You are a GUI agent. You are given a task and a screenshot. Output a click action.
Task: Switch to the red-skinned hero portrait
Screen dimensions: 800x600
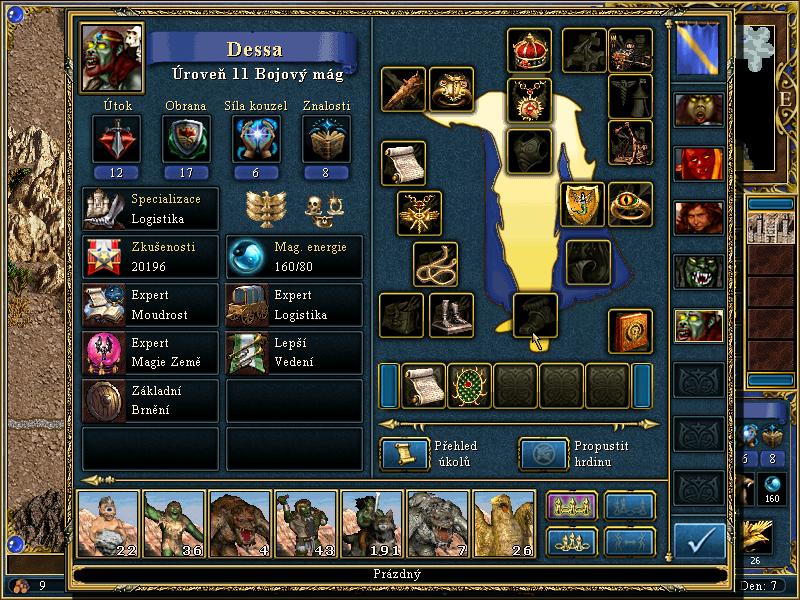pos(698,163)
